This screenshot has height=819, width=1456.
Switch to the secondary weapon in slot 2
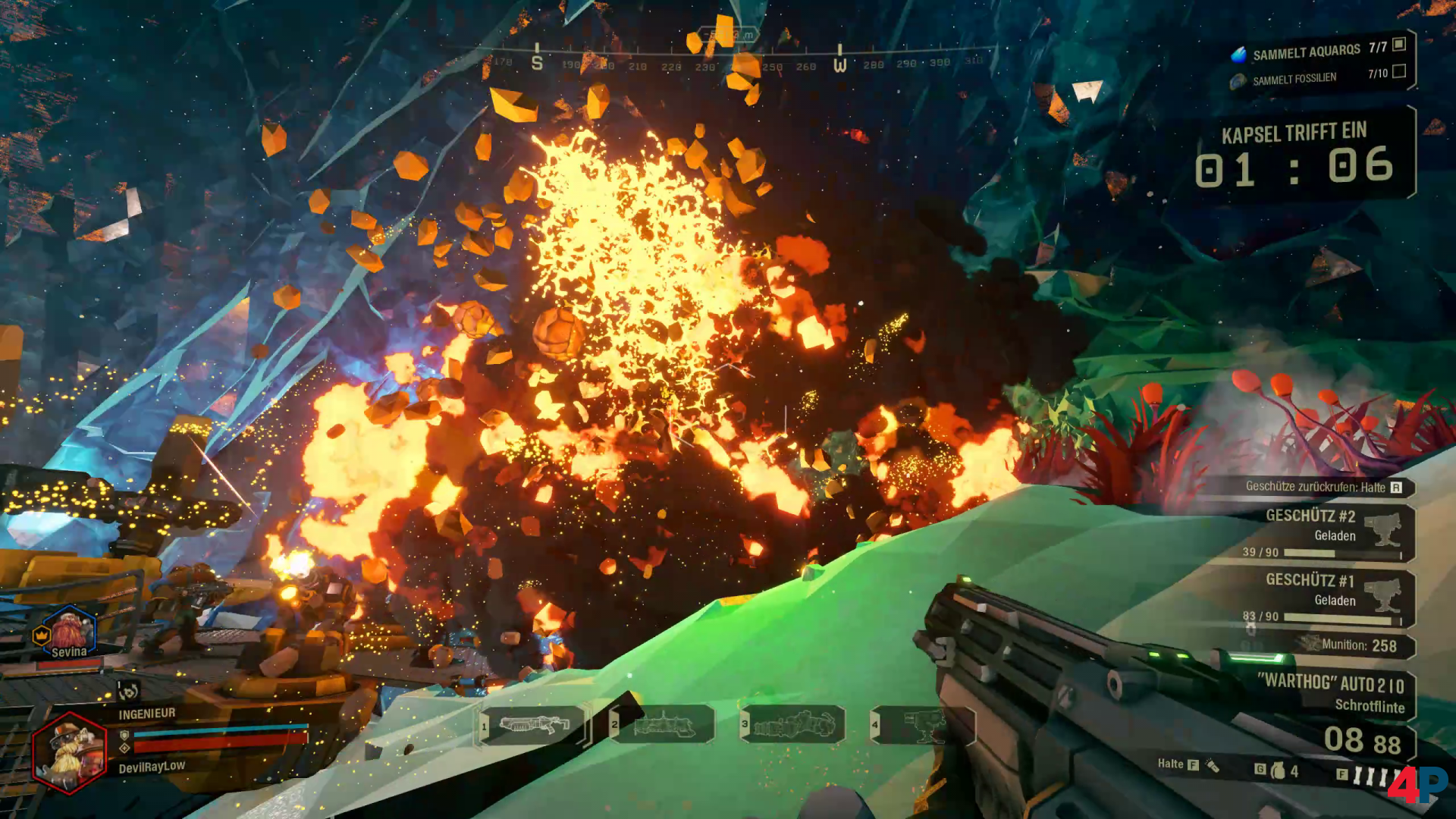[x=664, y=725]
